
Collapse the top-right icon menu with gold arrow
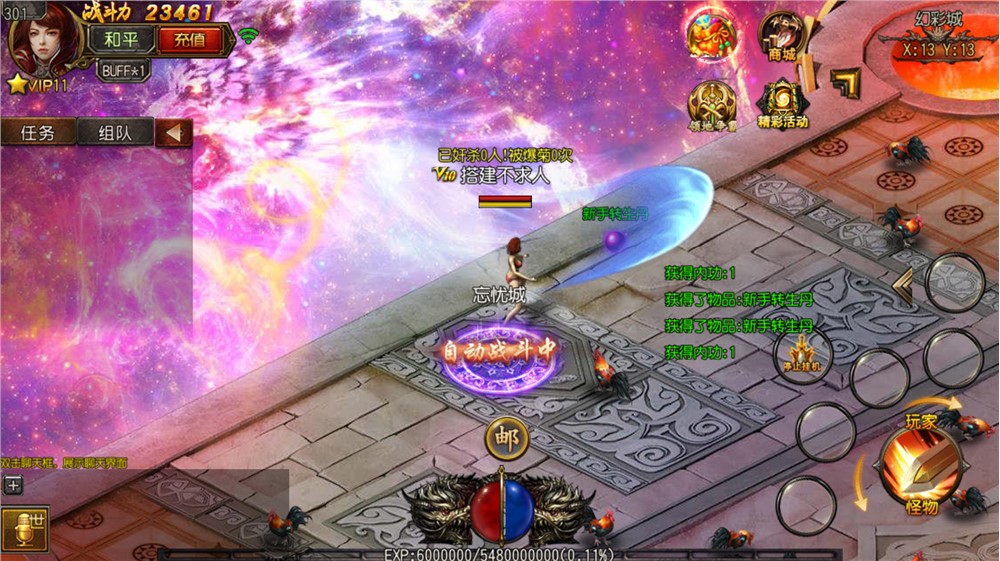pos(845,83)
